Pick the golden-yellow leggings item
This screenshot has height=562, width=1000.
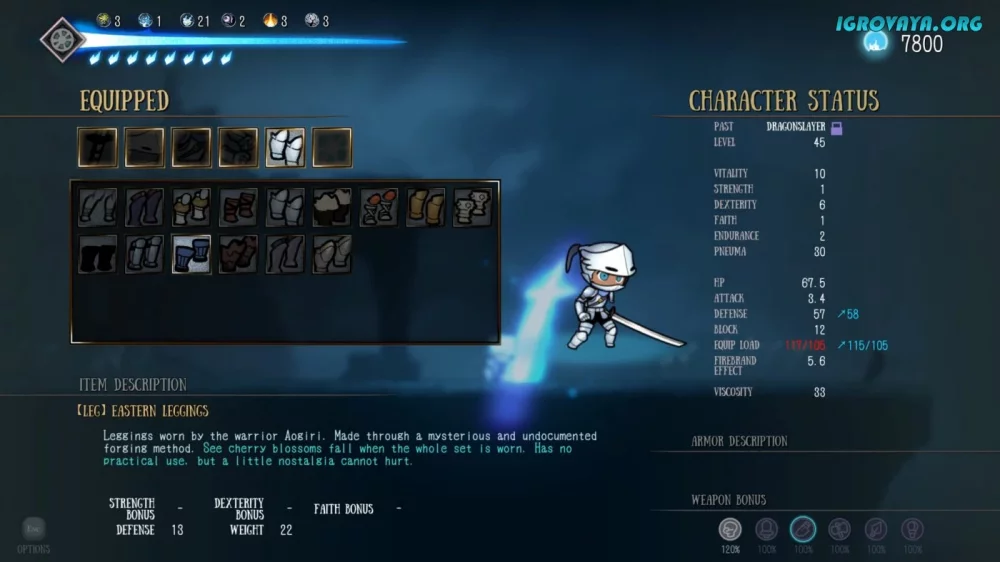click(426, 207)
